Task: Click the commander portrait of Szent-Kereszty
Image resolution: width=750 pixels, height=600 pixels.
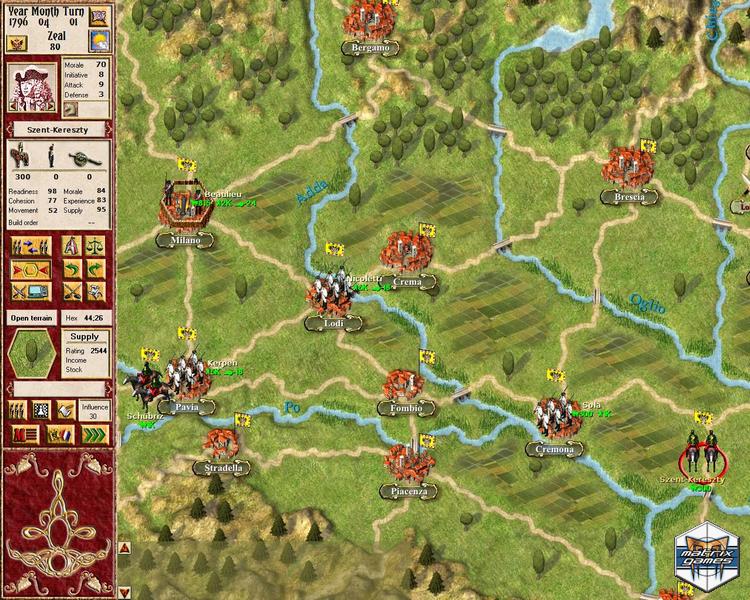Action: 29,87
